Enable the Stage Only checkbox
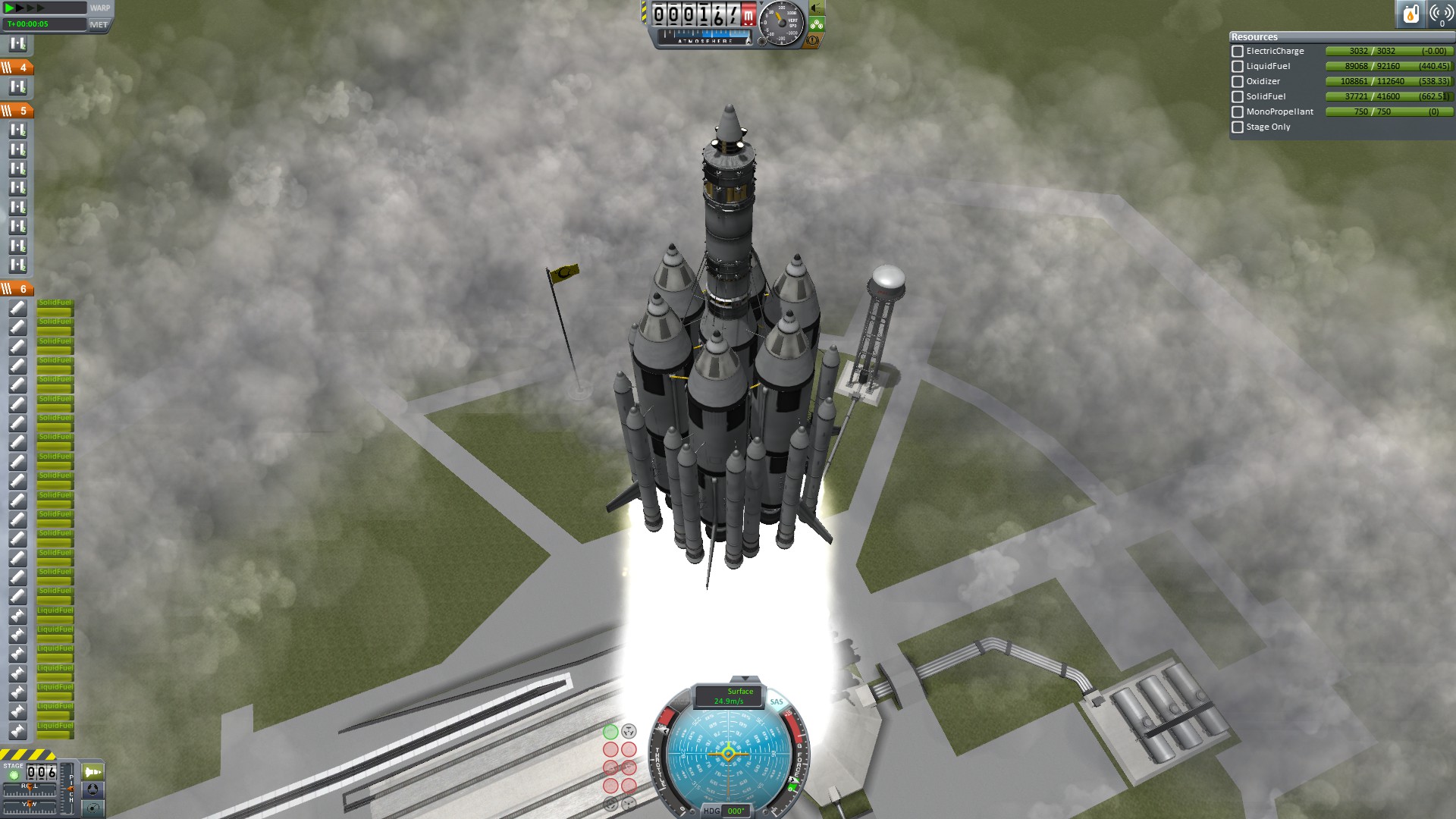This screenshot has width=1456, height=819. point(1238,127)
